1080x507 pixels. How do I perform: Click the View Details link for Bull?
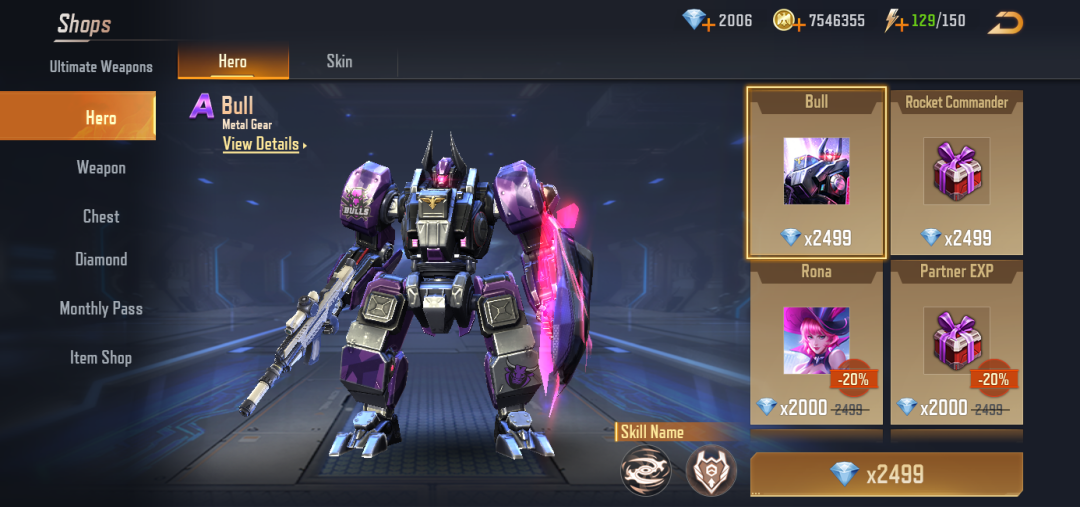pyautogui.click(x=262, y=144)
